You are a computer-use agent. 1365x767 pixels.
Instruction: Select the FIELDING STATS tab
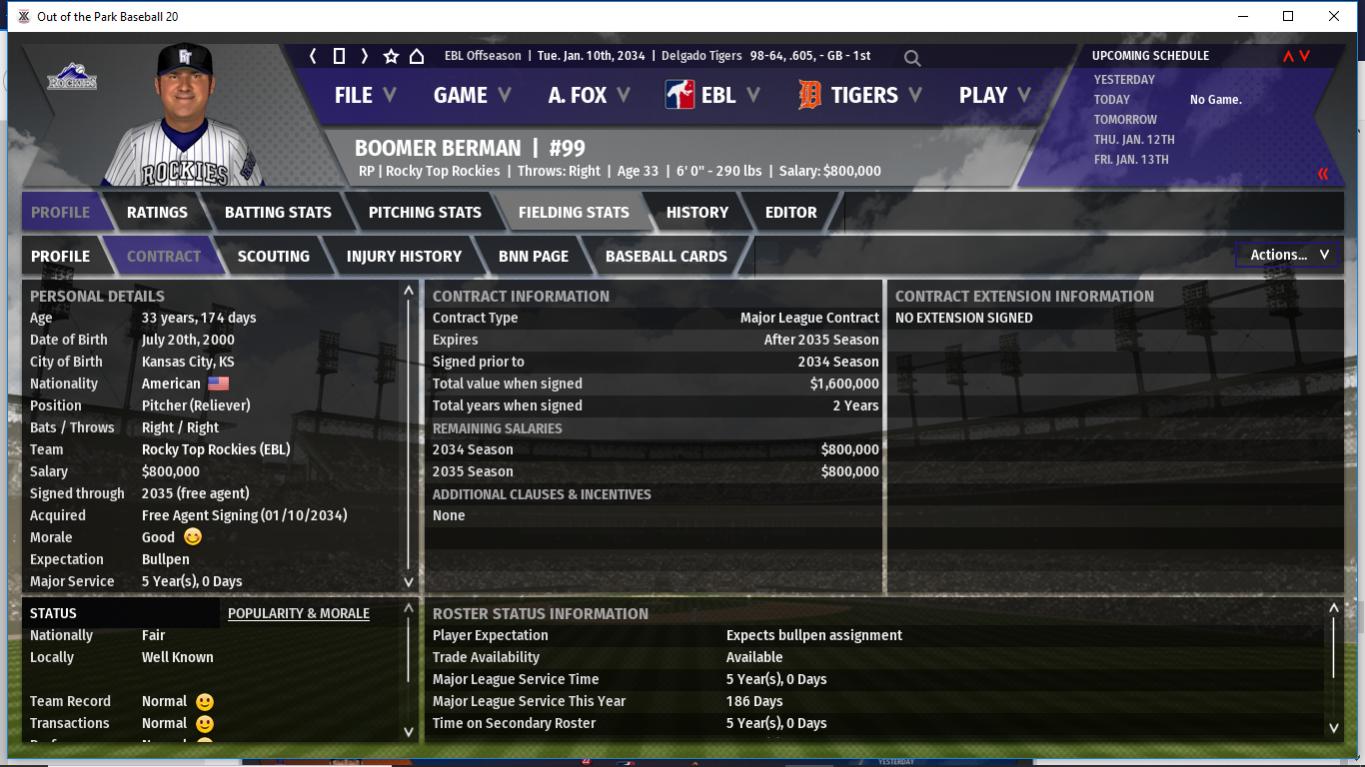pos(573,212)
